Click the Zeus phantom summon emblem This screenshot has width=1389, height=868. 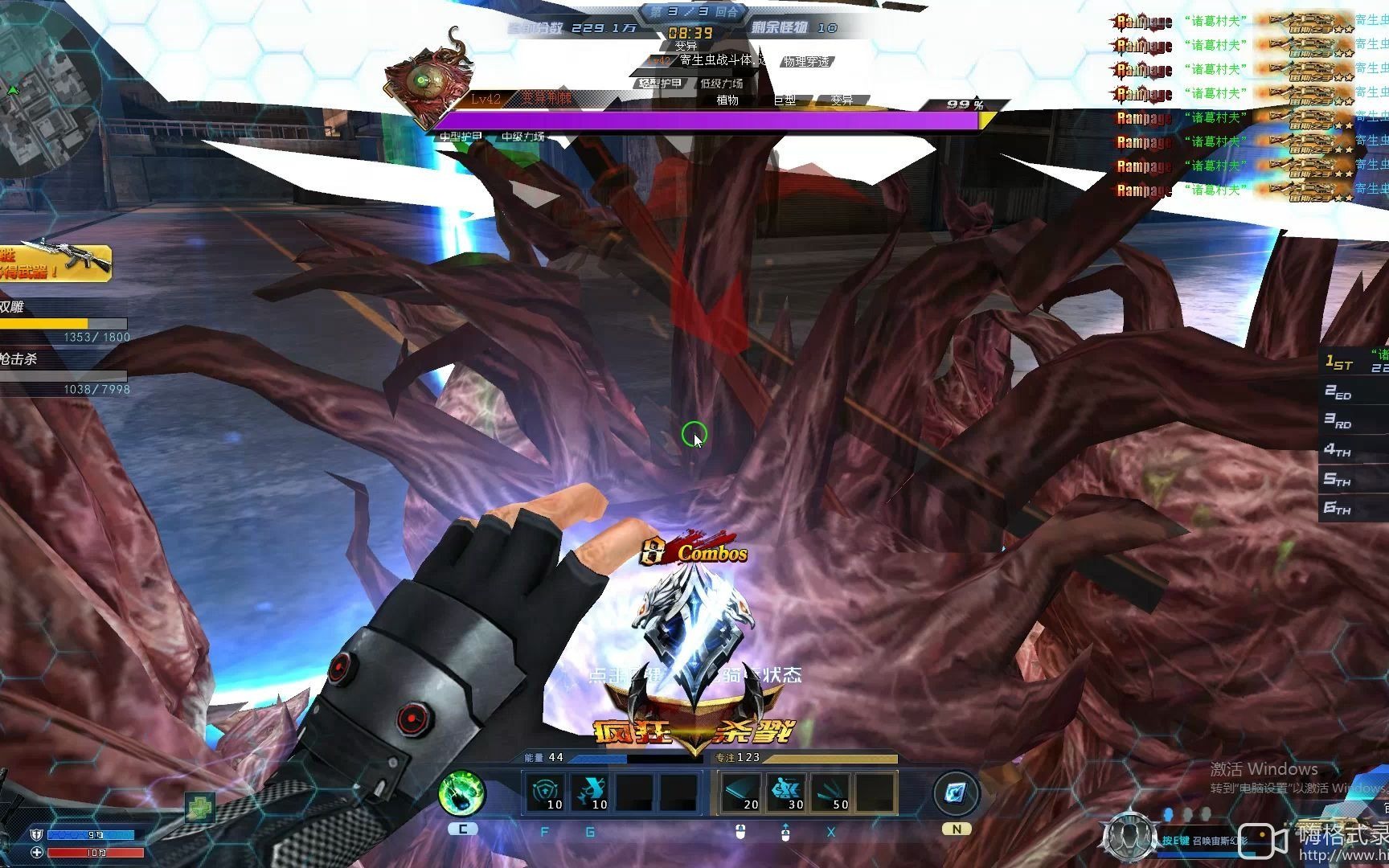point(1129,836)
